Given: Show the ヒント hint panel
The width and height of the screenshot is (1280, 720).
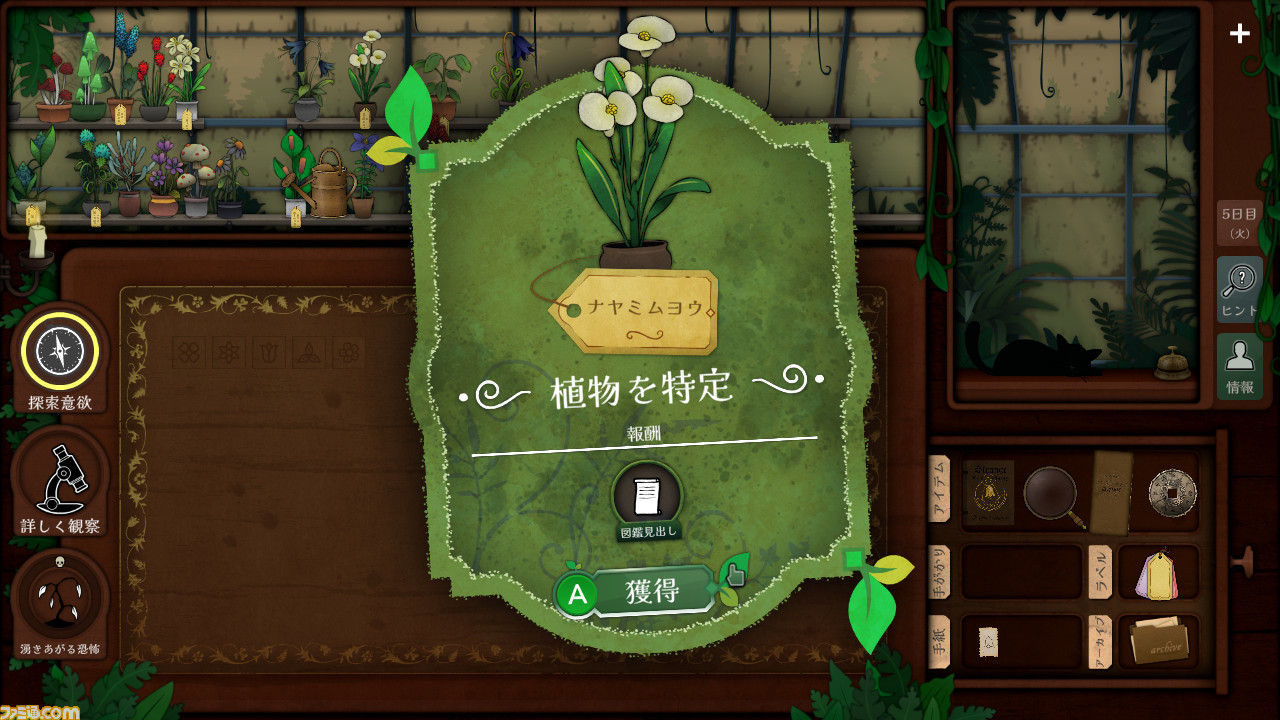Looking at the screenshot, I should click(x=1239, y=289).
